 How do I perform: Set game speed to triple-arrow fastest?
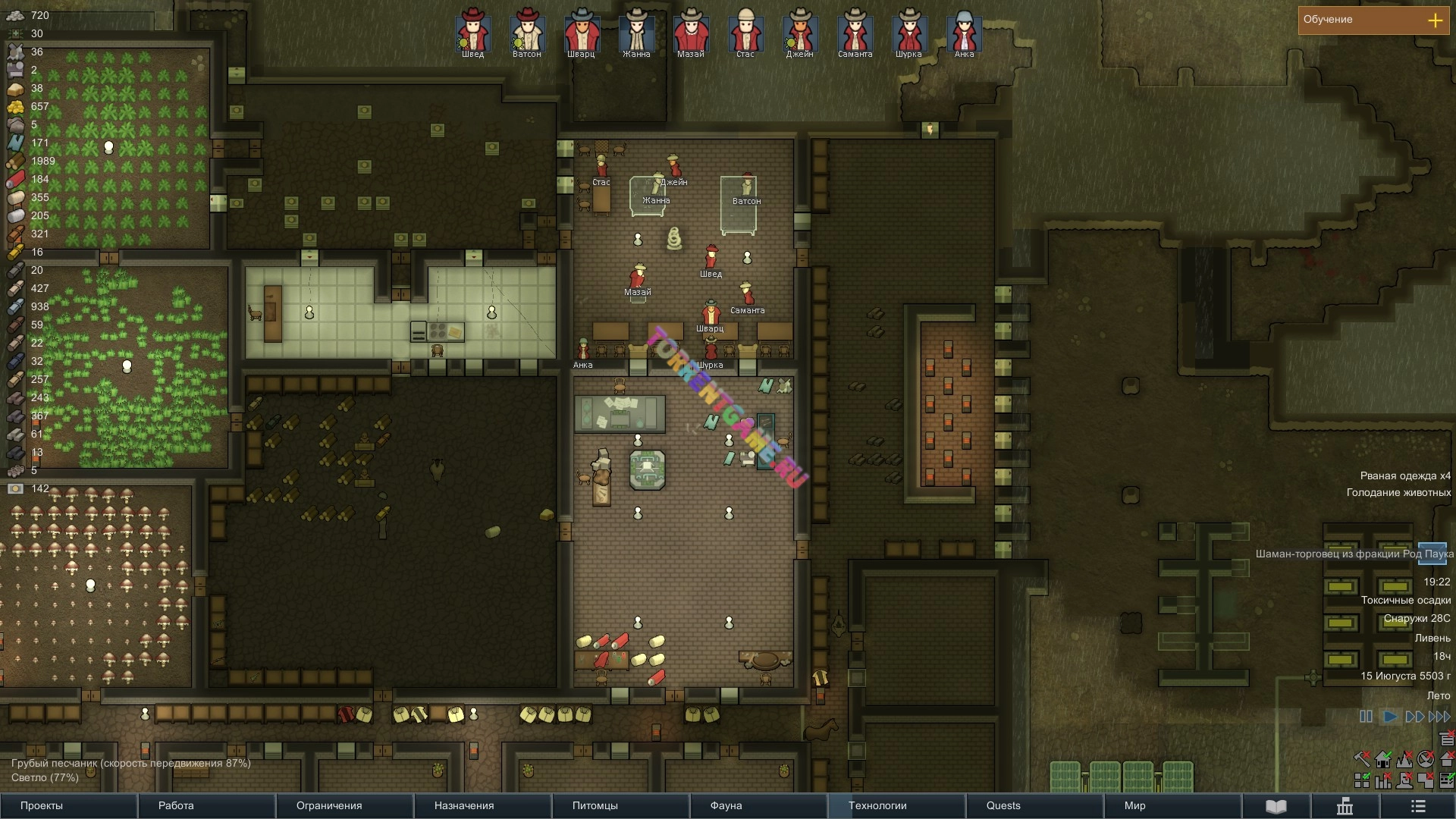(1439, 717)
